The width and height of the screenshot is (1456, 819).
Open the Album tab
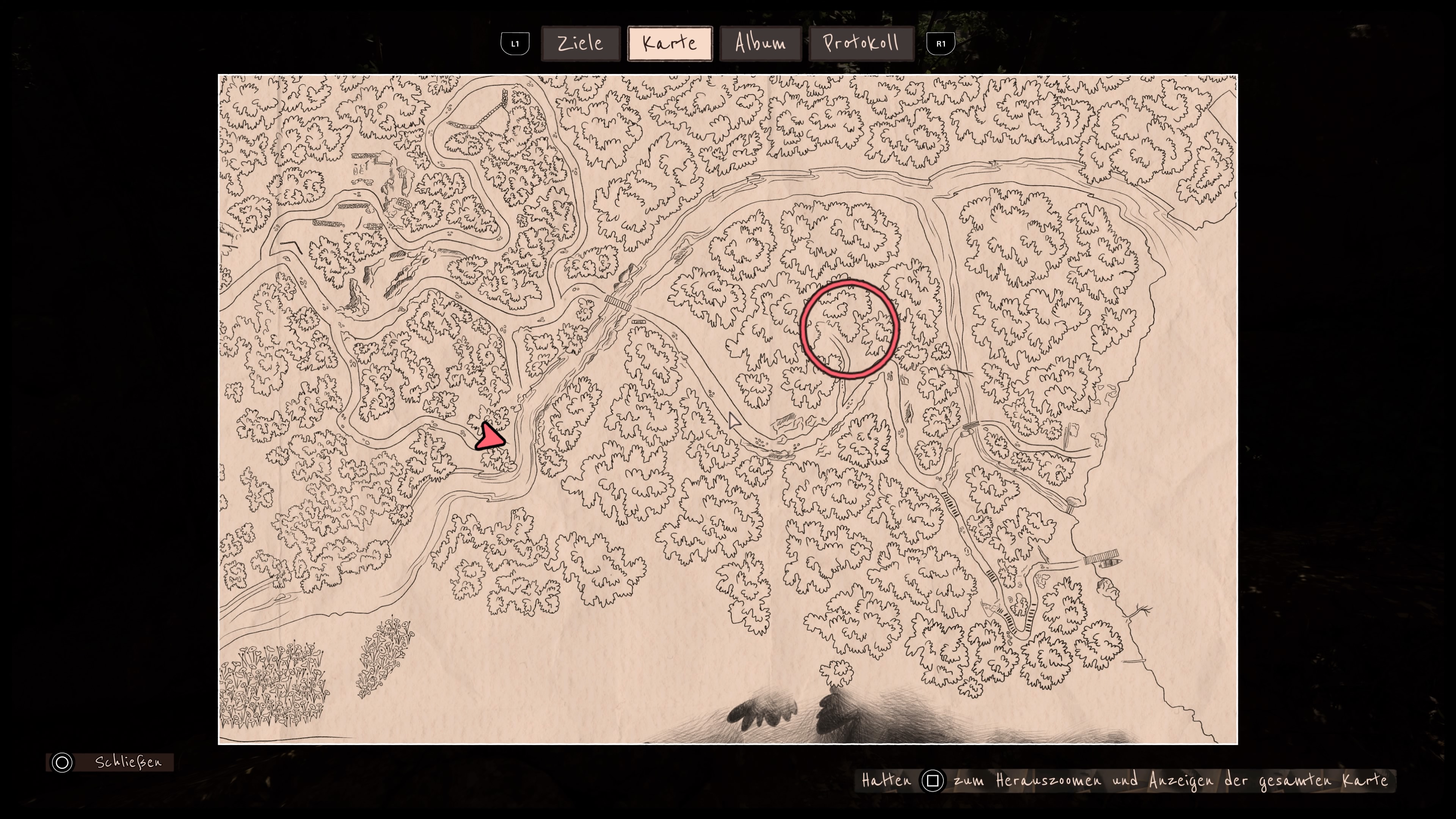click(x=760, y=44)
